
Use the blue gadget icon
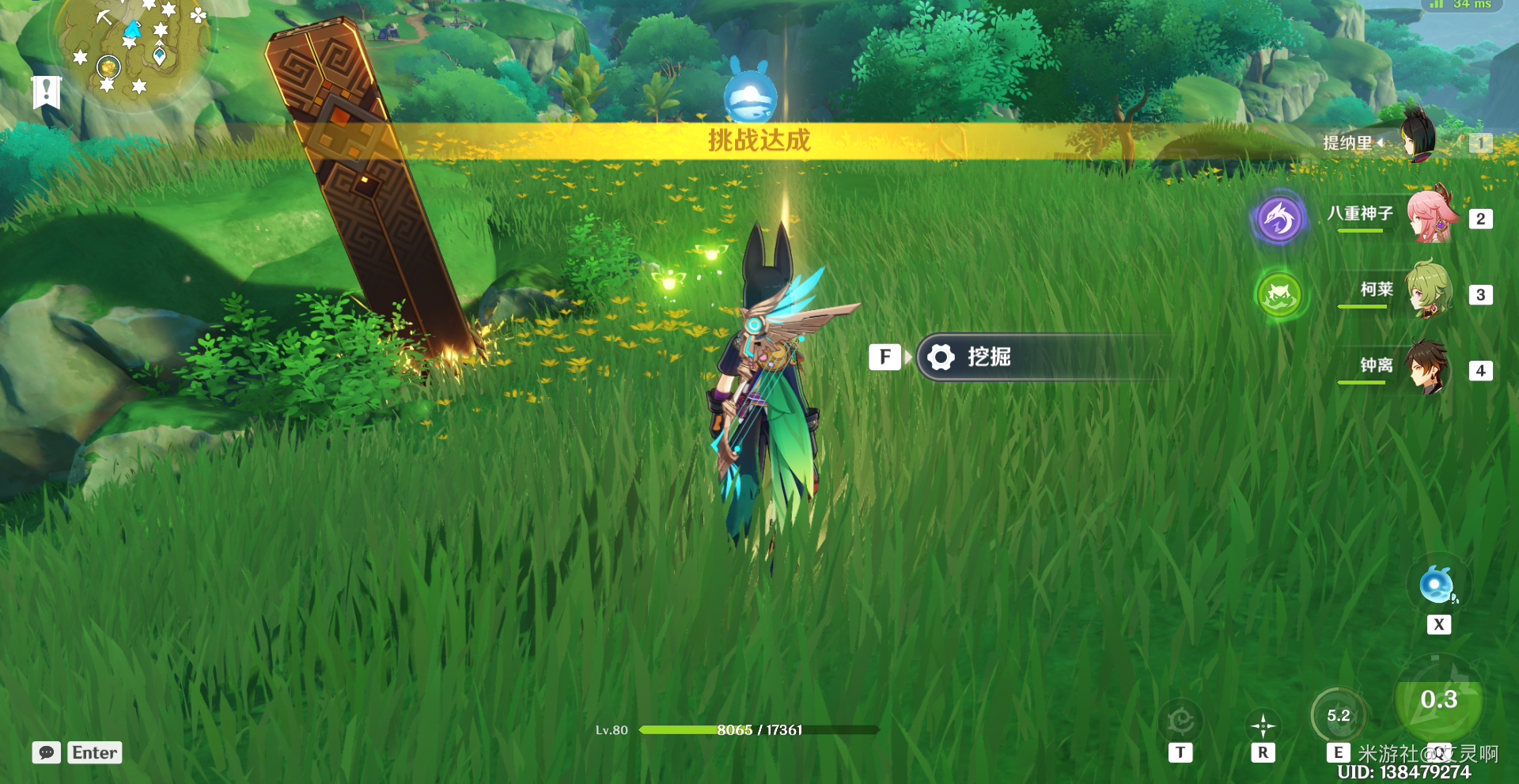pyautogui.click(x=1438, y=586)
